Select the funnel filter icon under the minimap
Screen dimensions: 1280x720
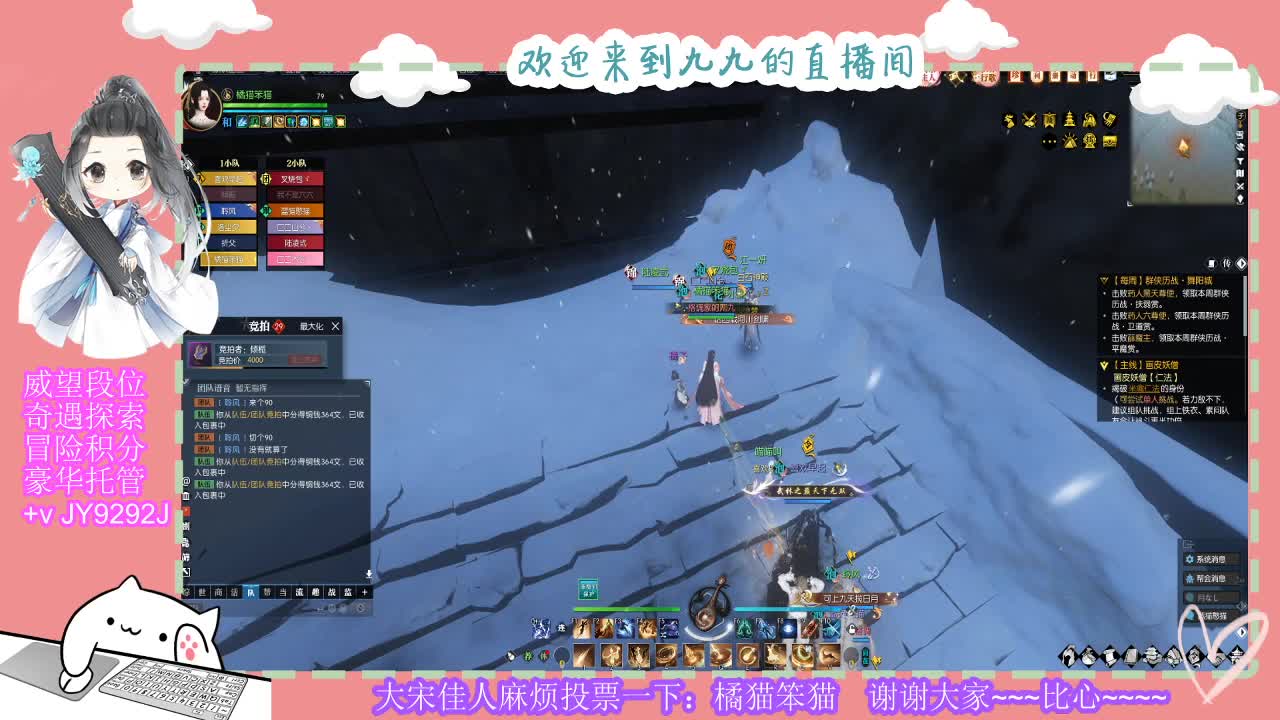pyautogui.click(x=1241, y=162)
